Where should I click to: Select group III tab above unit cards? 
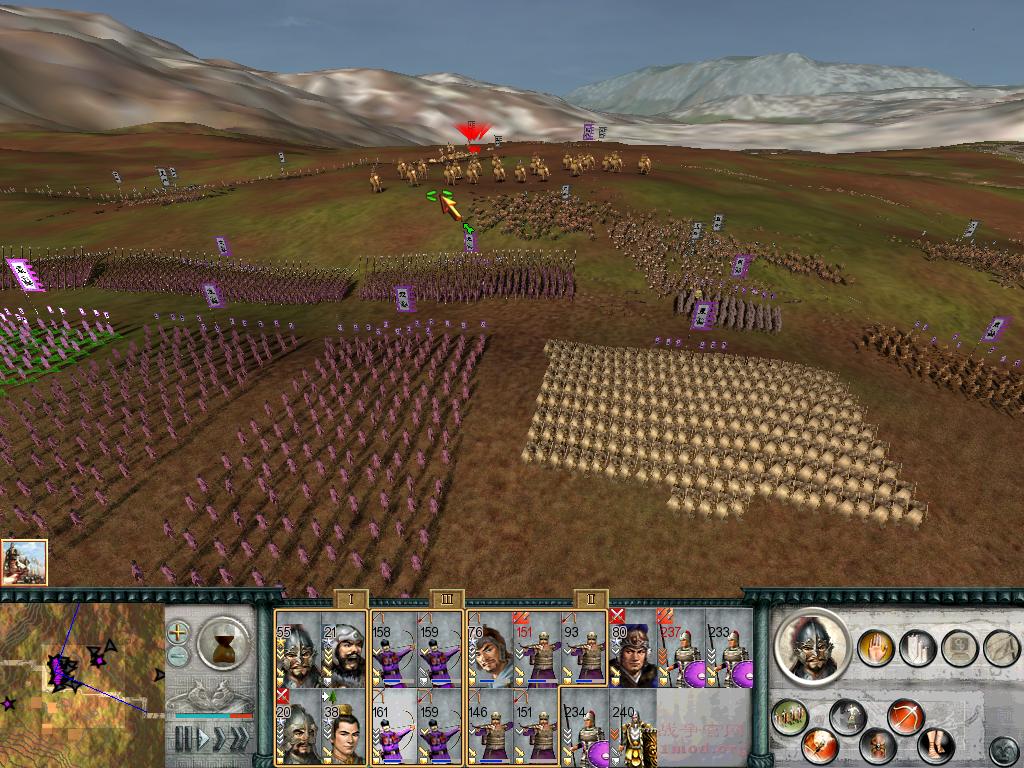pos(446,599)
